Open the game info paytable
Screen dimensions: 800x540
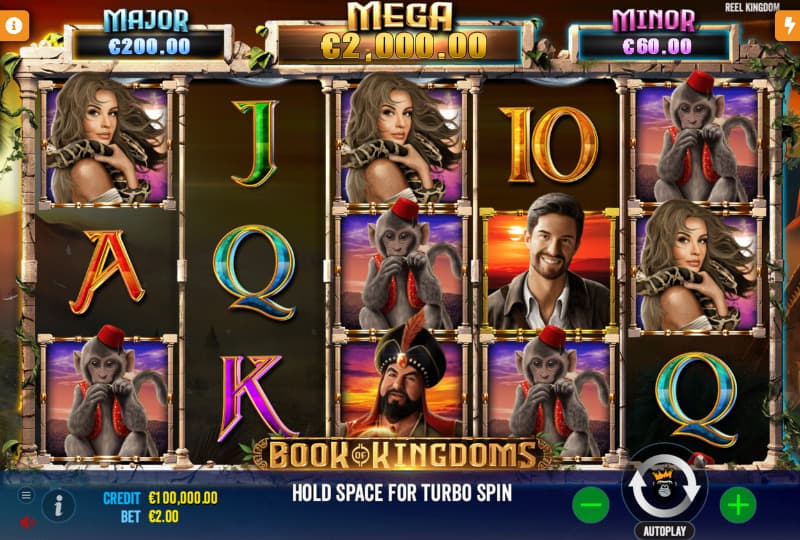58,505
